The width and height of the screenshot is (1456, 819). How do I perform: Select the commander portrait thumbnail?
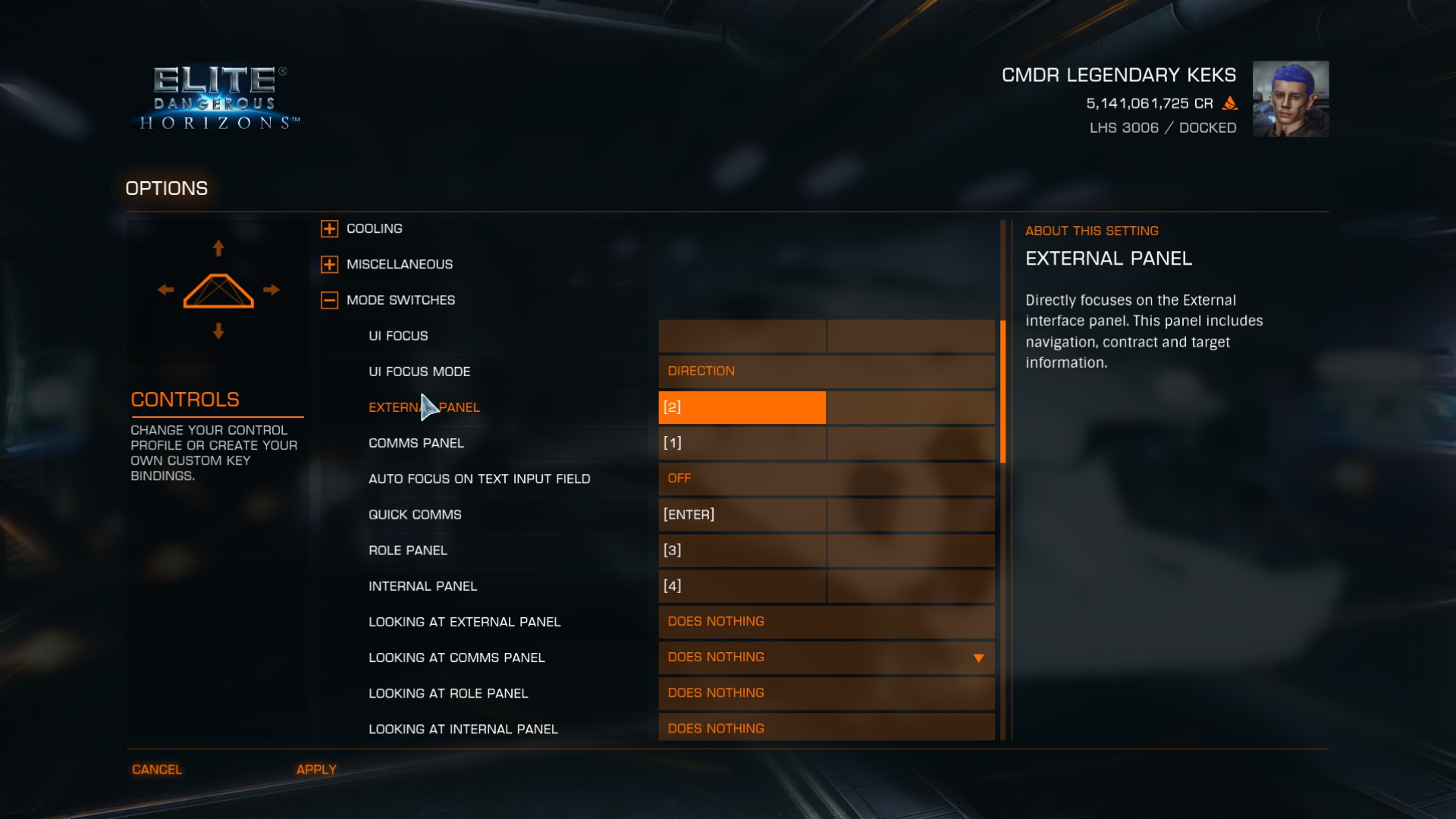tap(1290, 99)
